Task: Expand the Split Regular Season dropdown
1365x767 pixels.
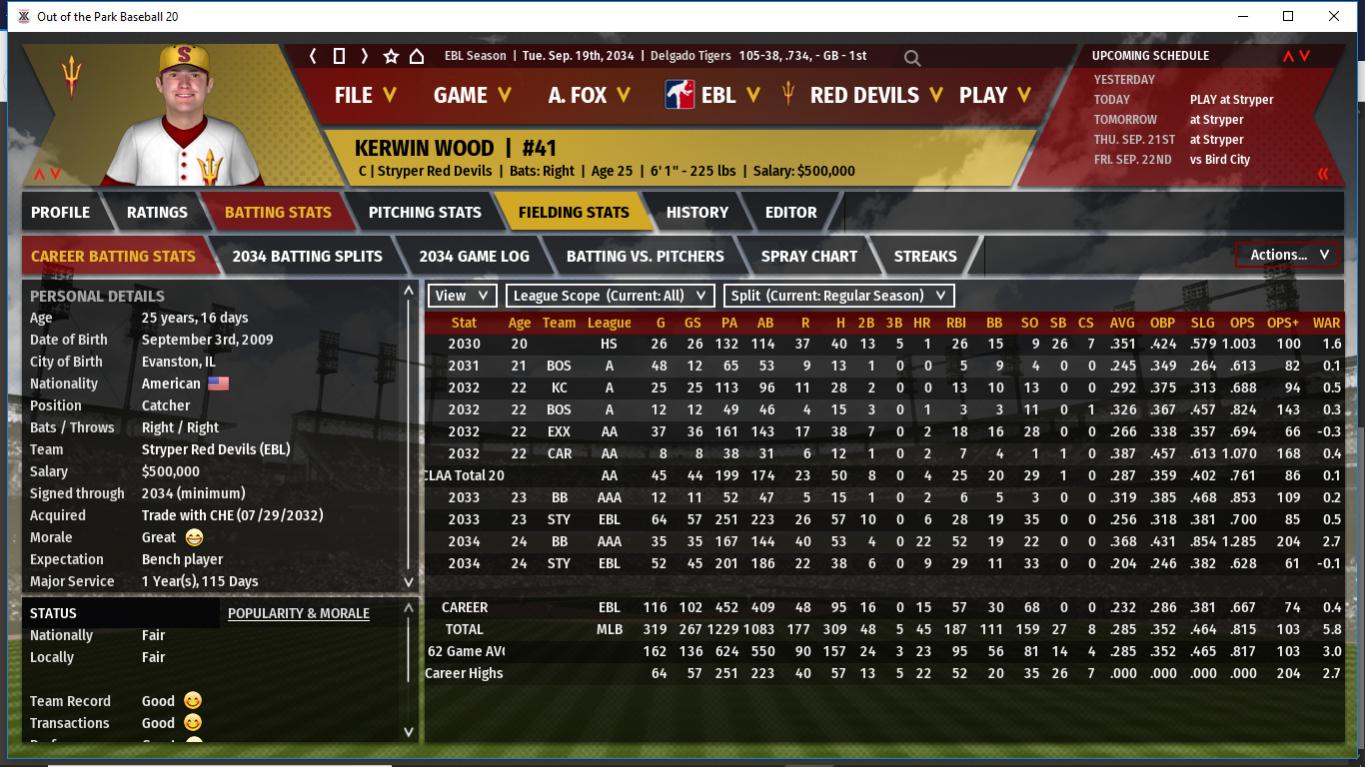Action: coord(838,296)
